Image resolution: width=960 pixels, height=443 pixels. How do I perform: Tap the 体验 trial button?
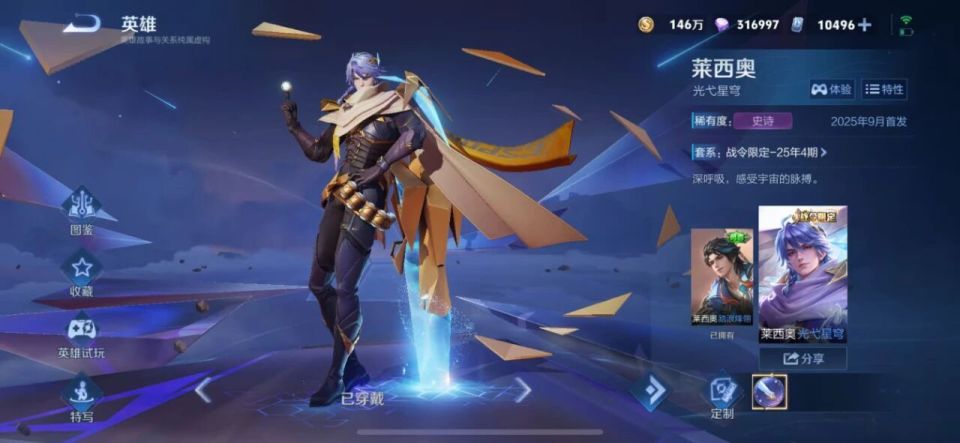click(832, 90)
